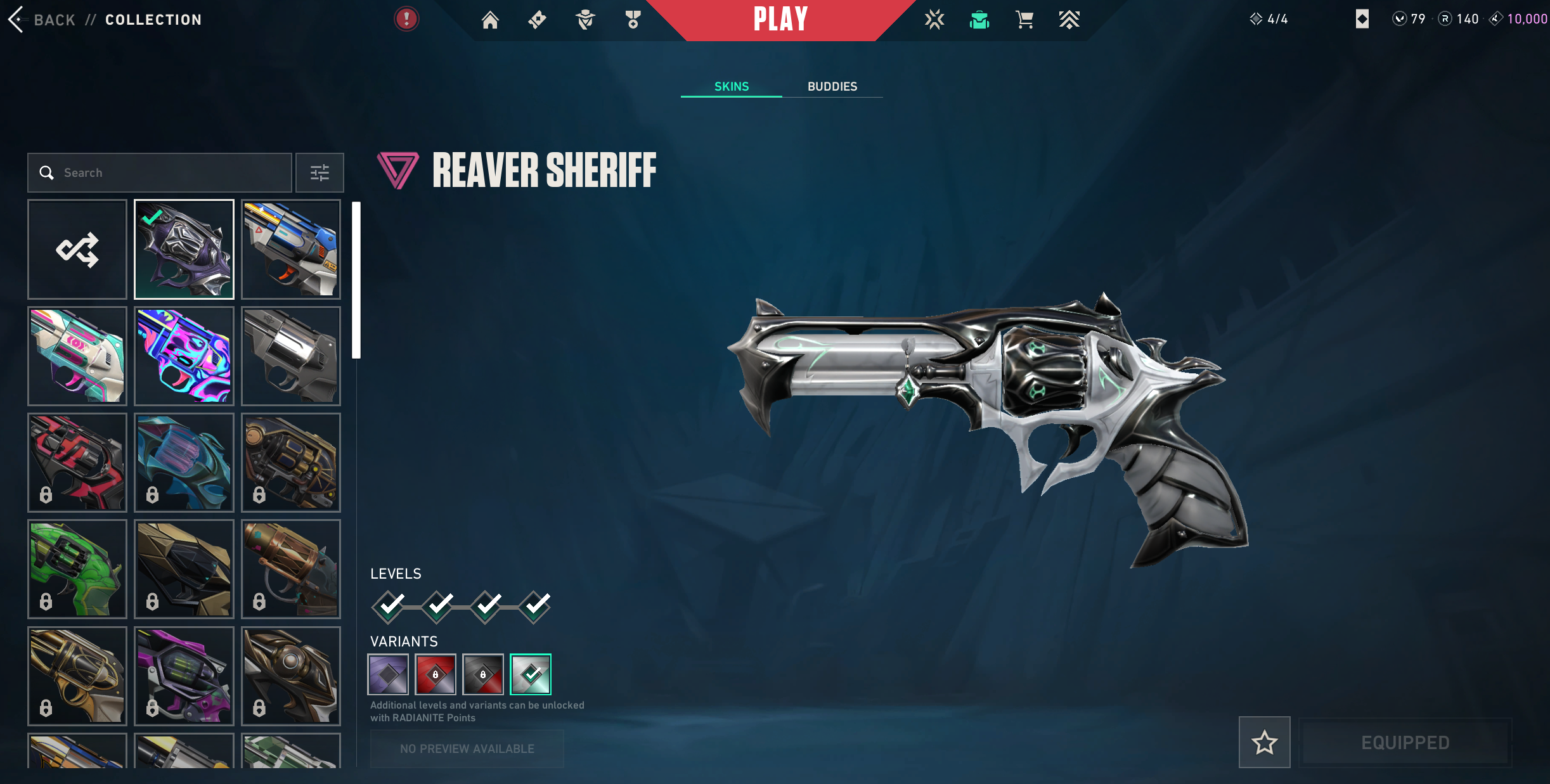Pick the pink and blue graffiti Sheriff skin
Image resolution: width=1550 pixels, height=784 pixels.
(x=184, y=356)
